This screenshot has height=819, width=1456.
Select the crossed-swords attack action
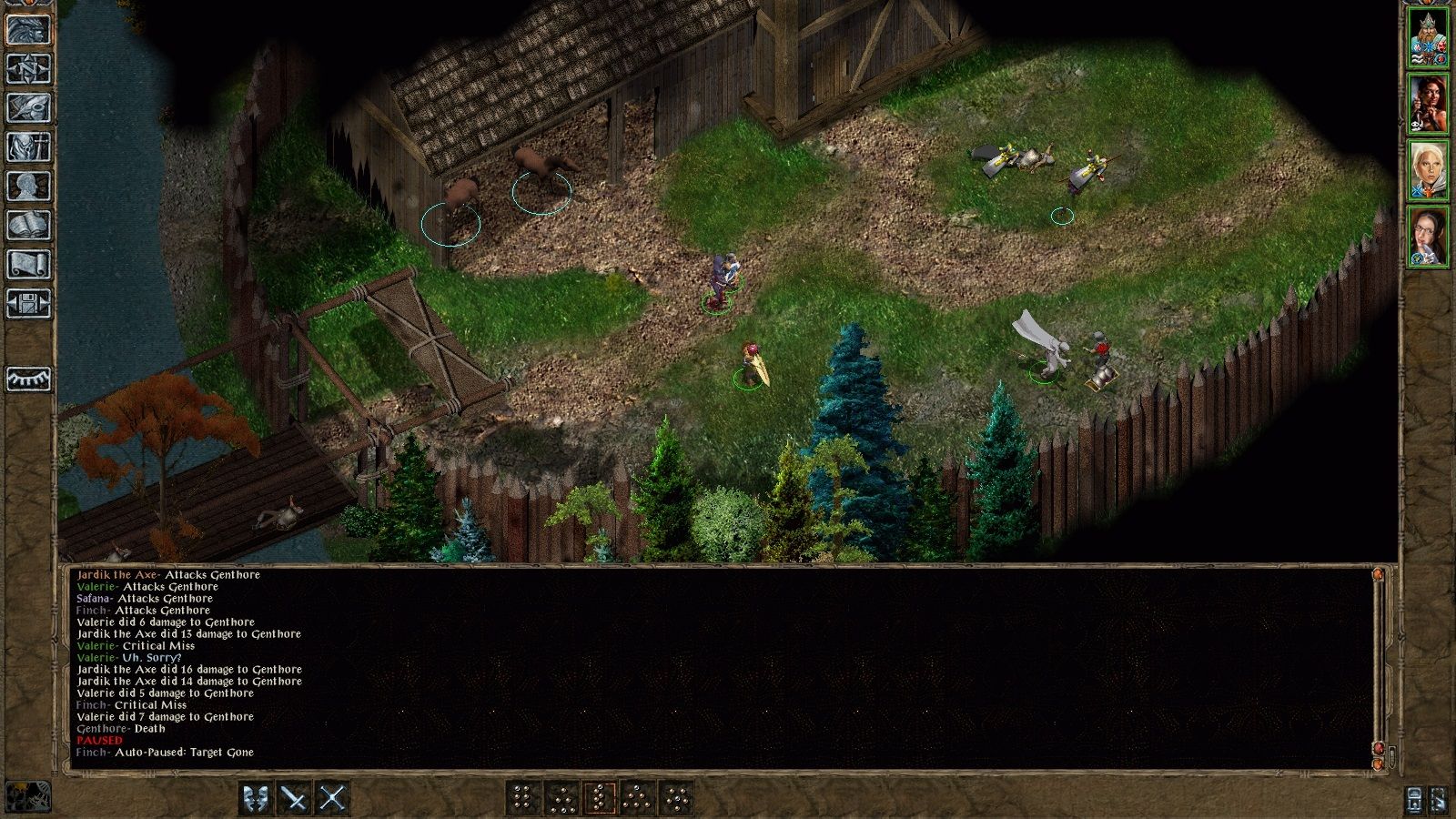tap(294, 800)
